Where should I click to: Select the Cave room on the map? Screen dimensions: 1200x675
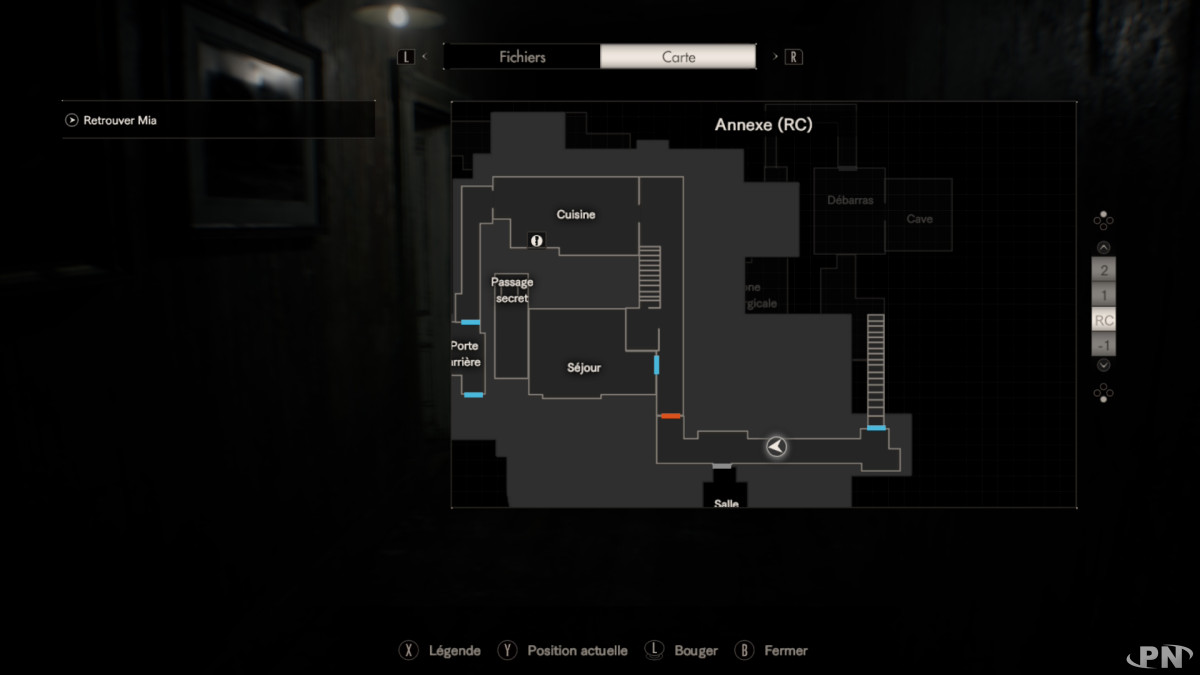click(x=919, y=218)
